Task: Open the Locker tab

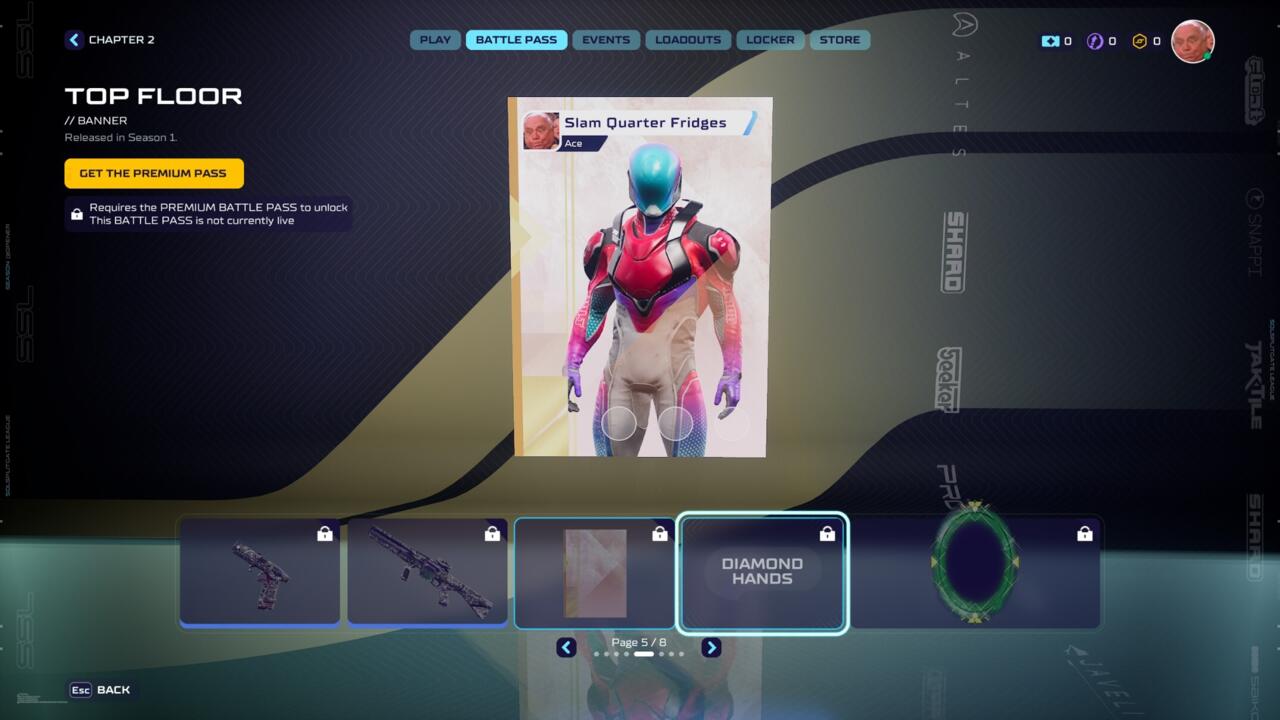Action: pos(770,40)
